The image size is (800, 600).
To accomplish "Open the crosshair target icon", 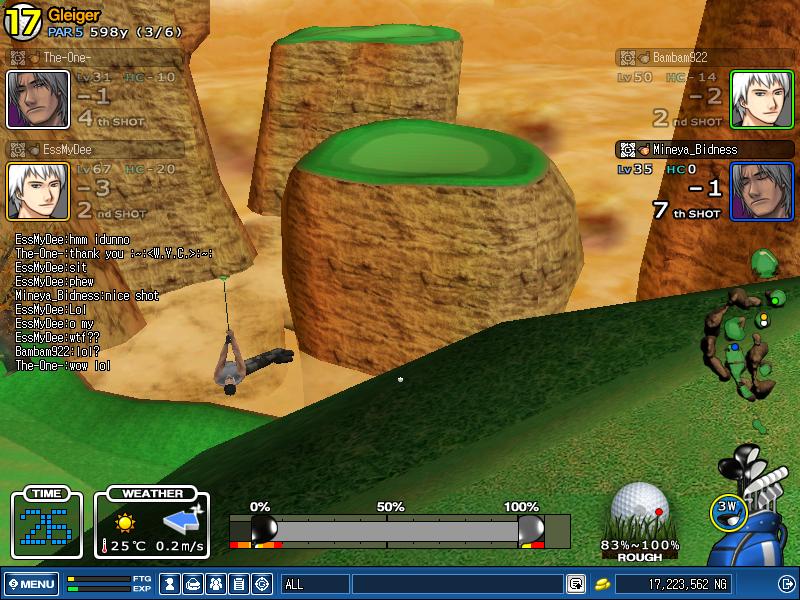I will [263, 584].
